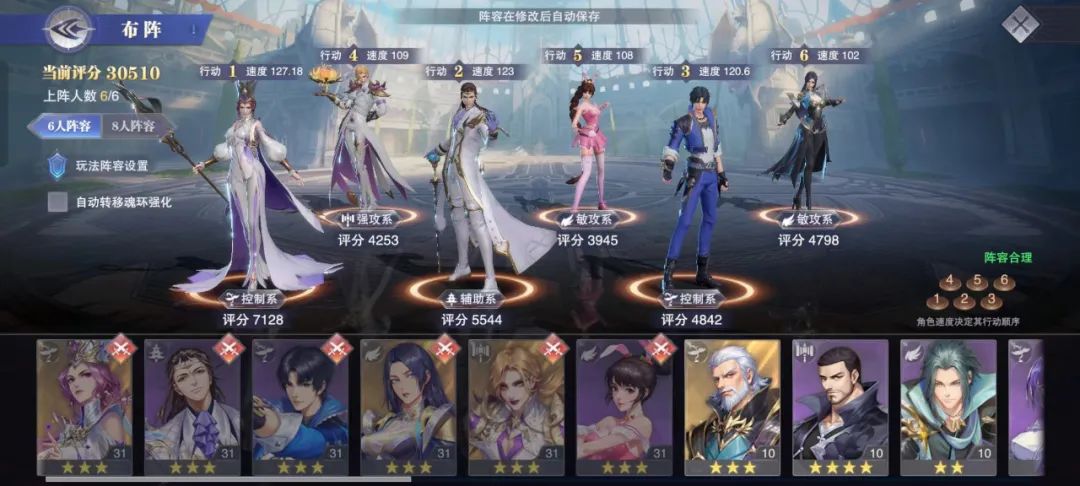Select the 辅助系 hero rated 5544

click(470, 190)
